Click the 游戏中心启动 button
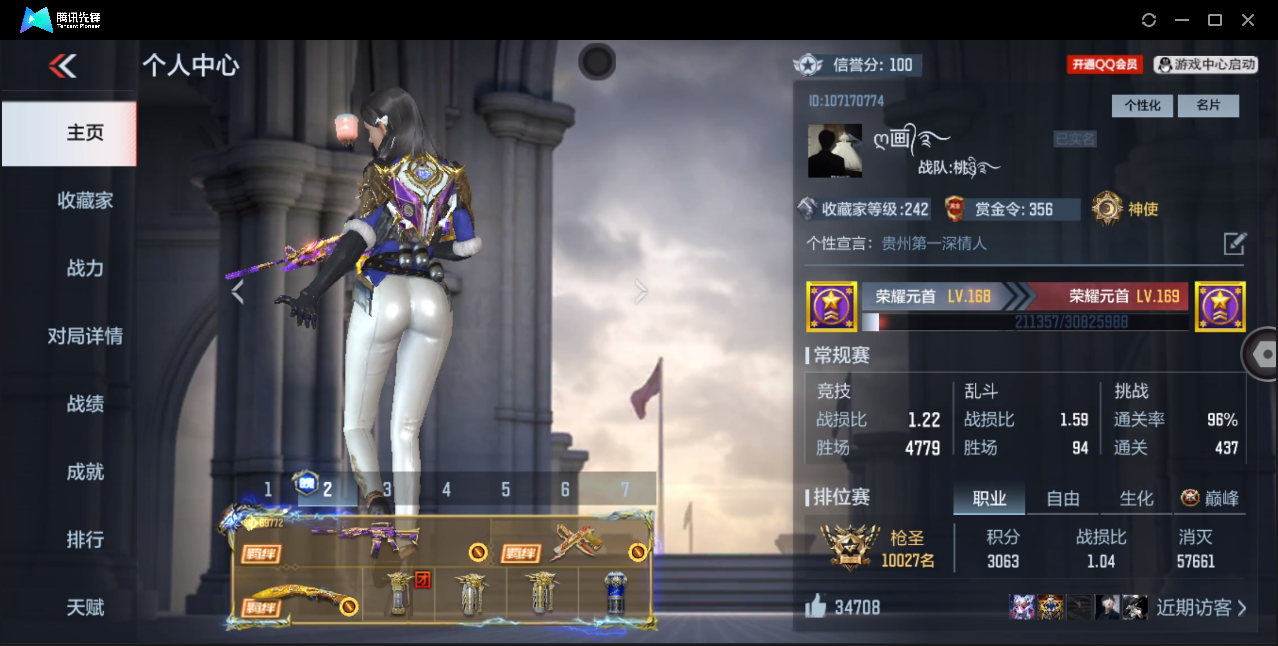Image resolution: width=1278 pixels, height=646 pixels. pyautogui.click(x=1205, y=65)
